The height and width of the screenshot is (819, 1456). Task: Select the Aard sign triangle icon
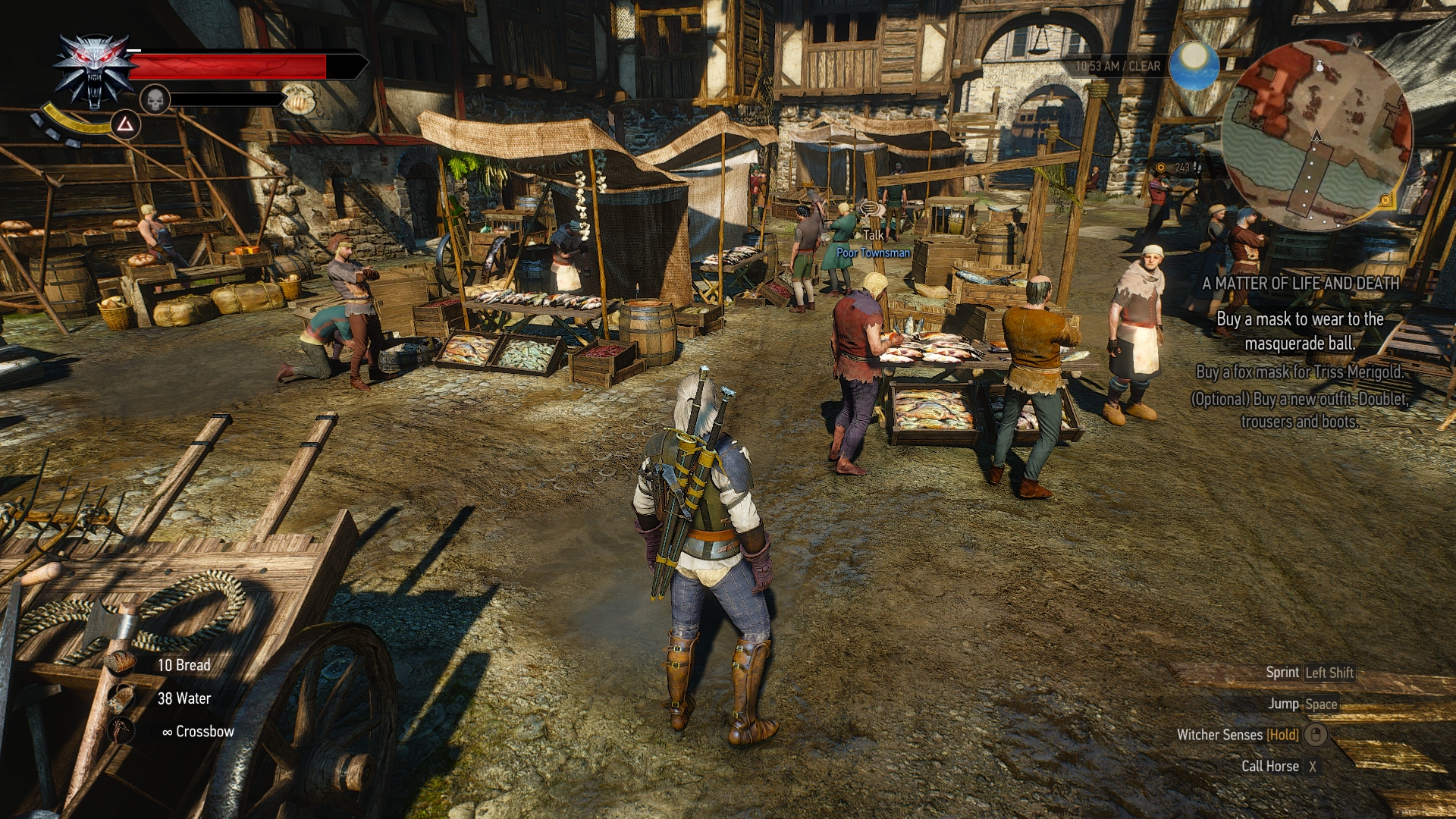[125, 124]
